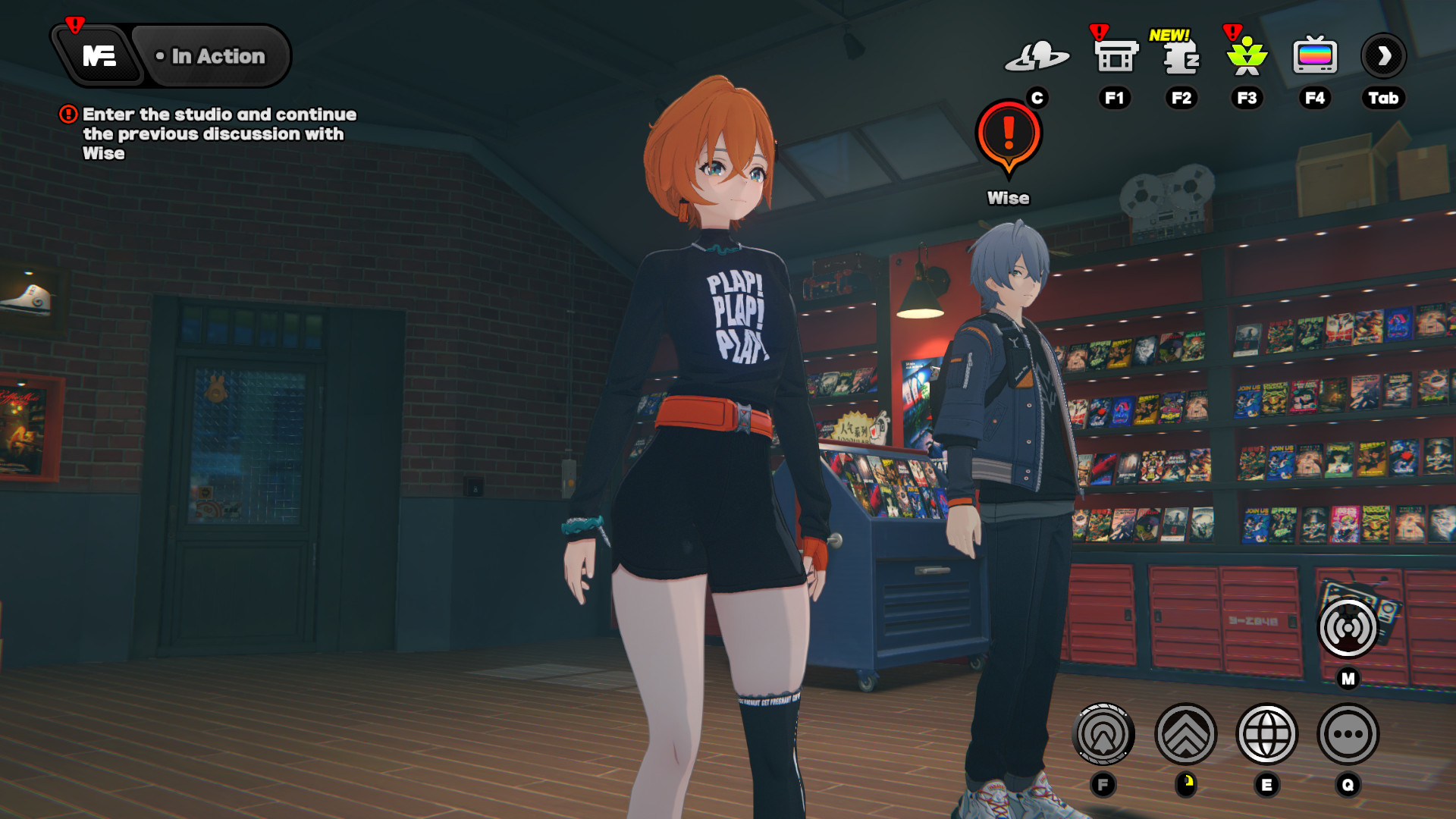Expand the arrow menu at top right
This screenshot has width=1456, height=819.
pyautogui.click(x=1383, y=56)
